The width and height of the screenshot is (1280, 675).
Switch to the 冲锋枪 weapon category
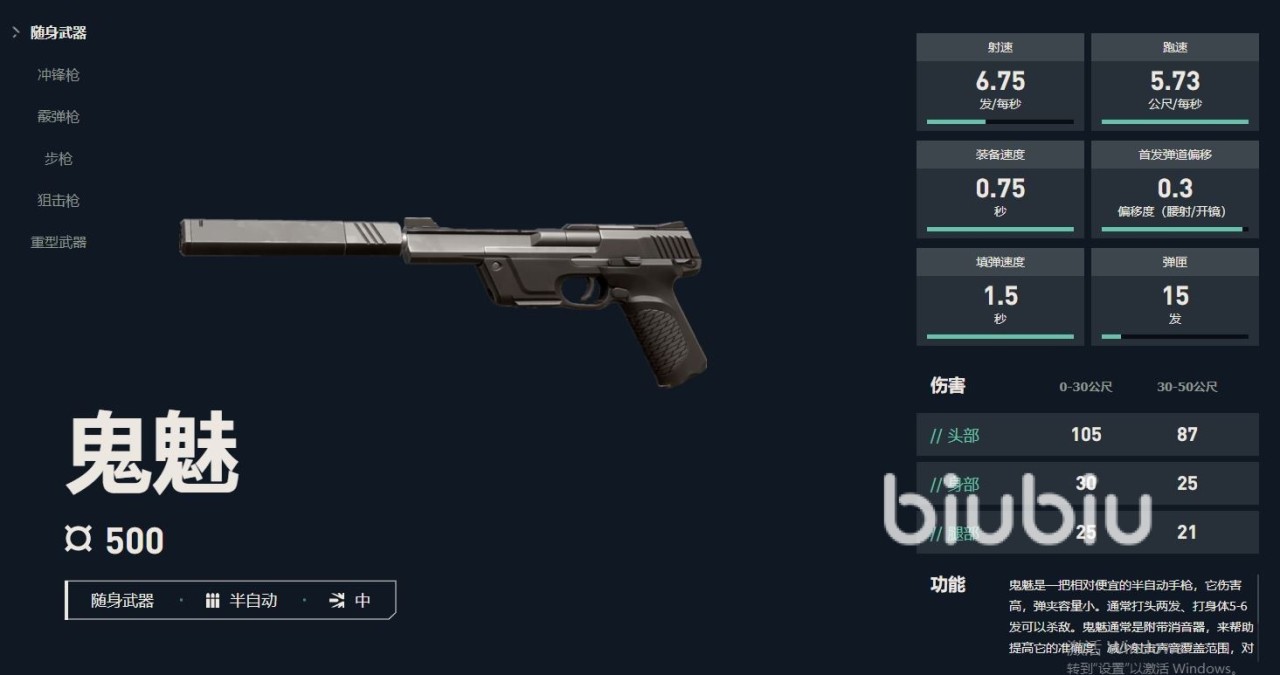(58, 75)
